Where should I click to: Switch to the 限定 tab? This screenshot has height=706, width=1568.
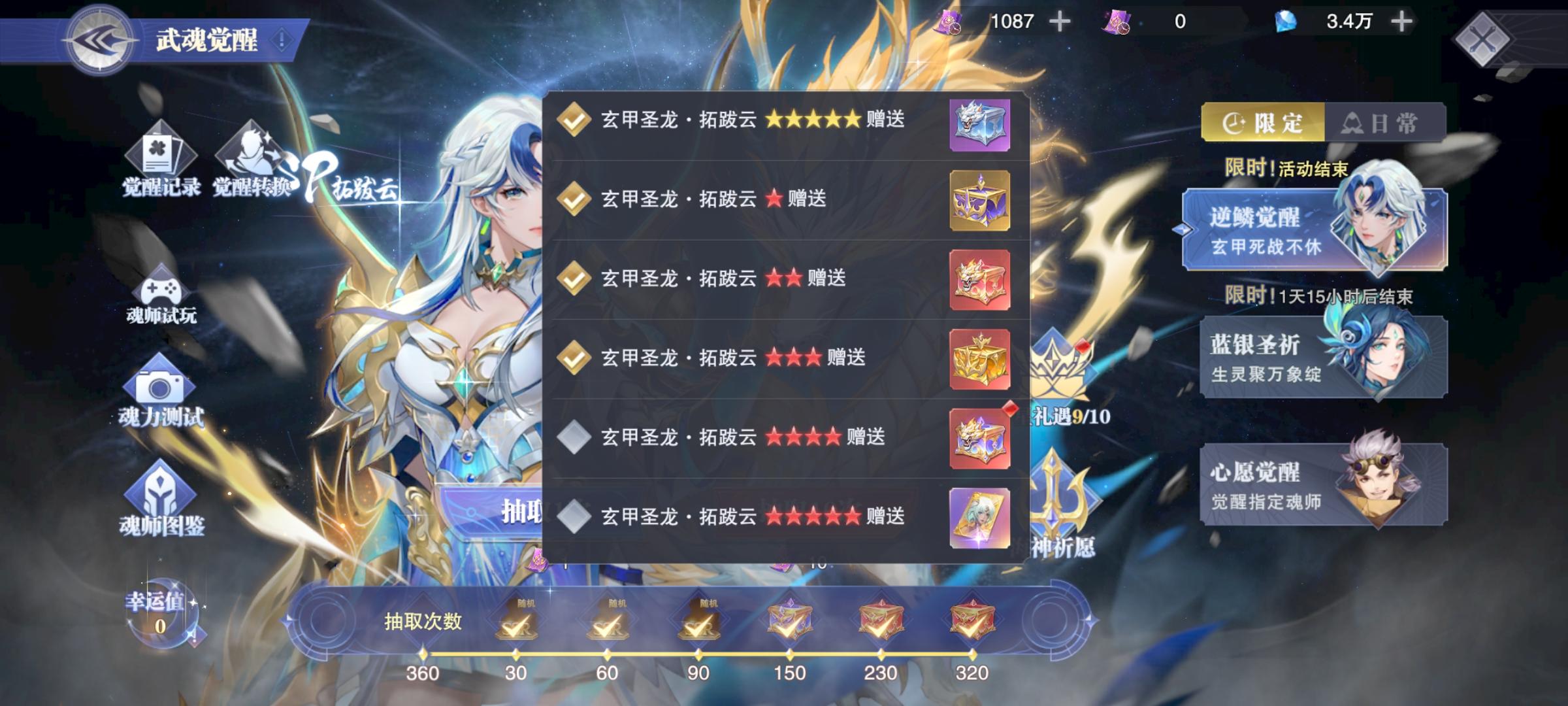click(x=1266, y=121)
